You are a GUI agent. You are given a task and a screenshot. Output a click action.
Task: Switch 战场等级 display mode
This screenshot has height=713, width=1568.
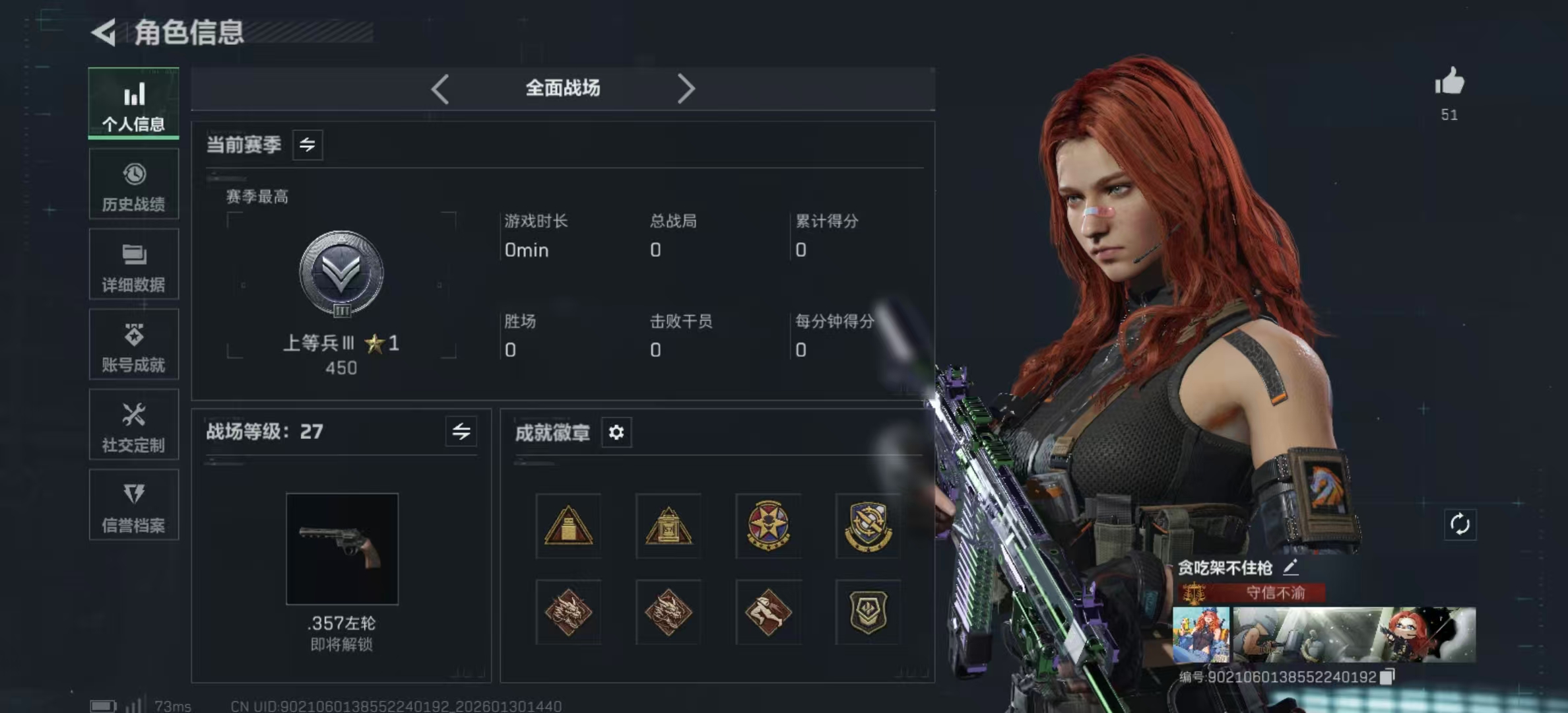click(x=462, y=432)
